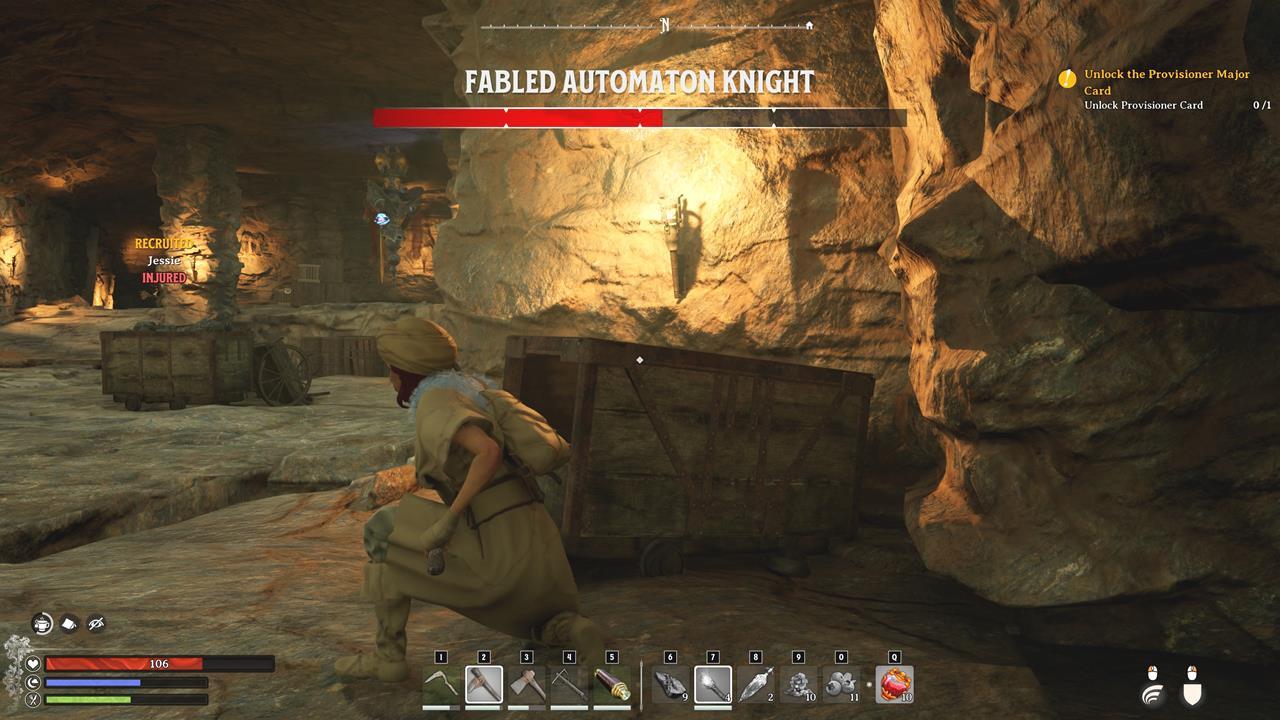The height and width of the screenshot is (720, 1280).
Task: Open the Provisioner Major Card quest tracker
Action: [1166, 82]
